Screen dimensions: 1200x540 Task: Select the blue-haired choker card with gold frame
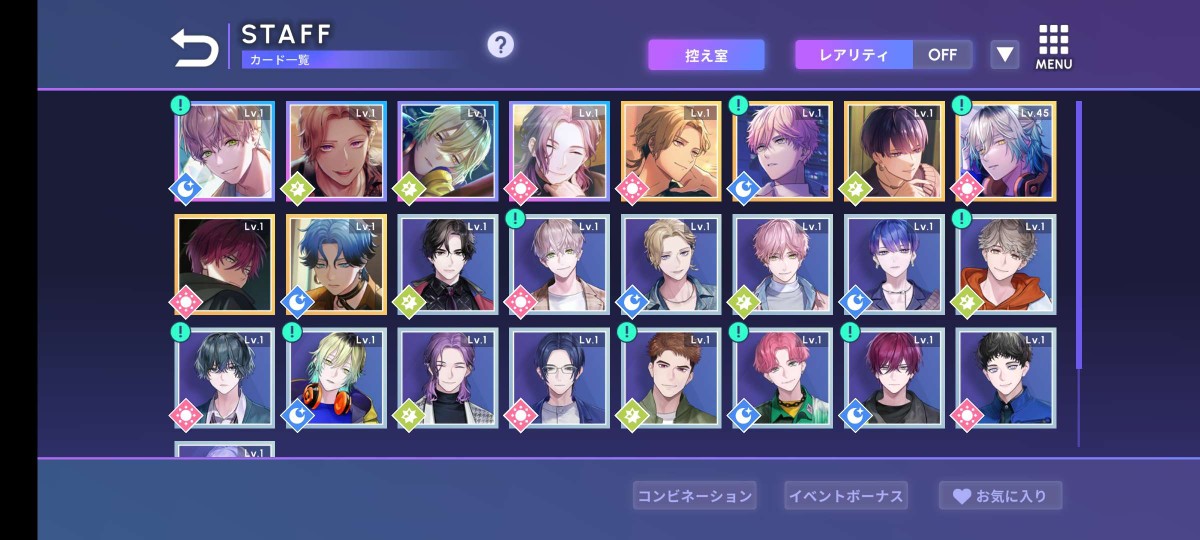(336, 265)
